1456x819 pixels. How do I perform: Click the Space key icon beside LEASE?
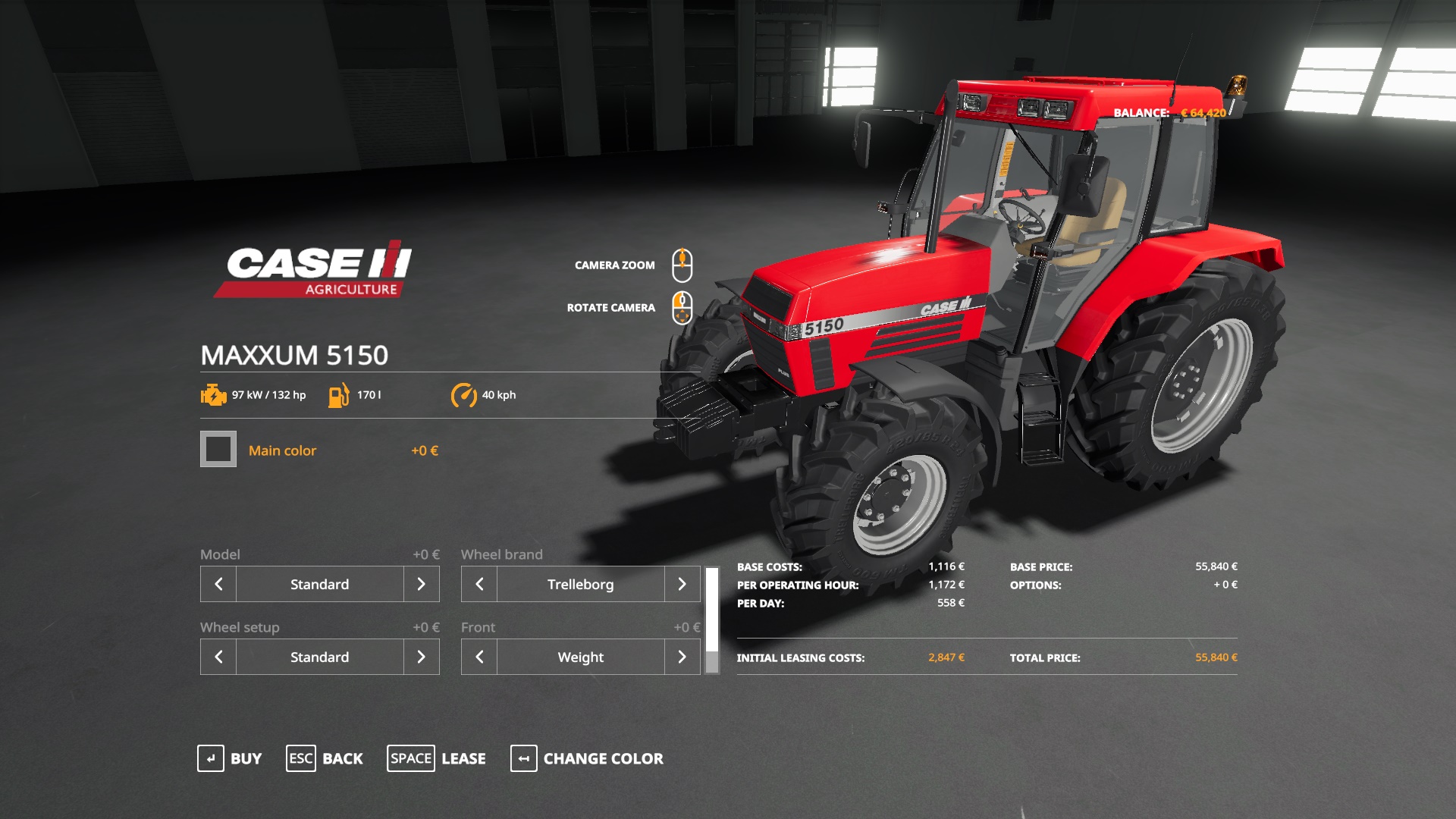410,758
